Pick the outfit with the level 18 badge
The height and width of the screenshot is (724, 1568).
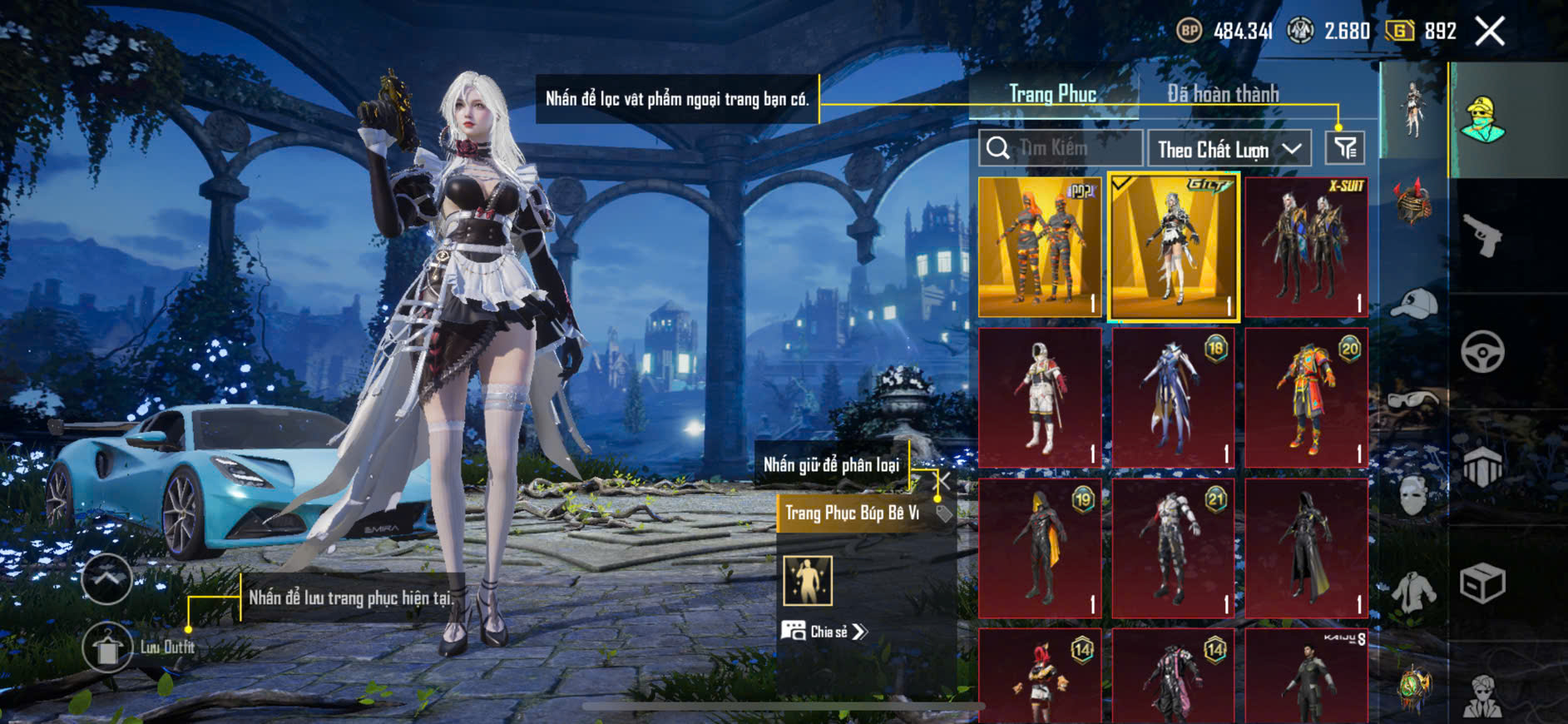coord(1173,398)
